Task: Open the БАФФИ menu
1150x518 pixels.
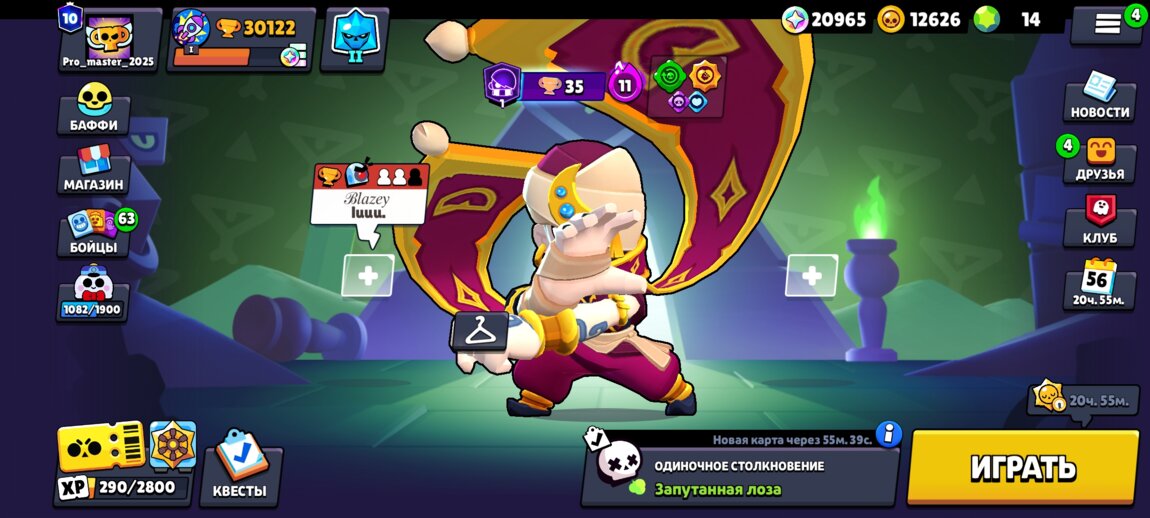Action: tap(94, 108)
